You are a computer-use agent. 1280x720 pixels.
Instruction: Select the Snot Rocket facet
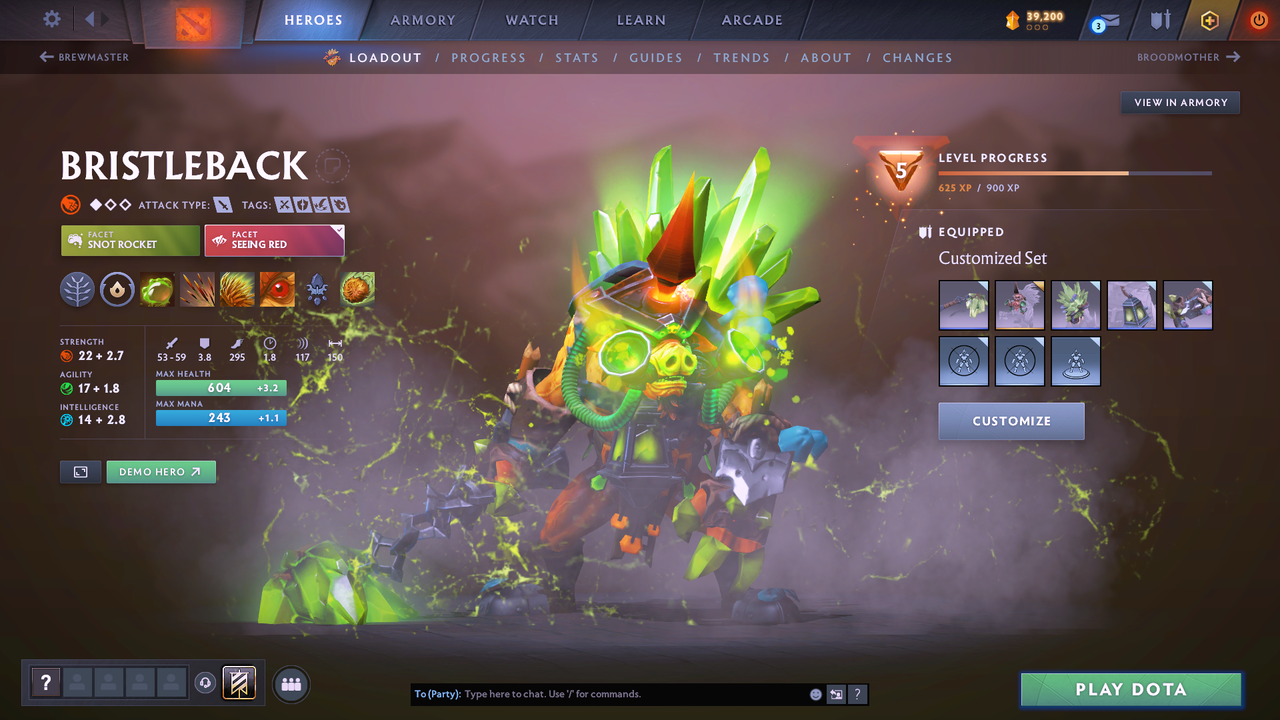[129, 239]
